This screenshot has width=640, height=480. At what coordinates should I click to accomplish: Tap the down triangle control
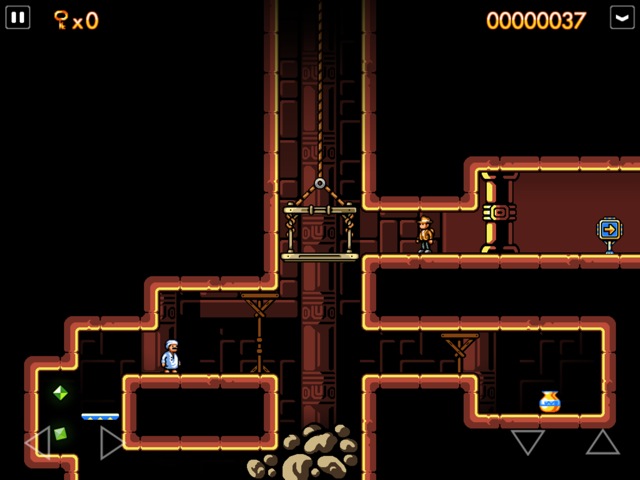click(x=527, y=441)
